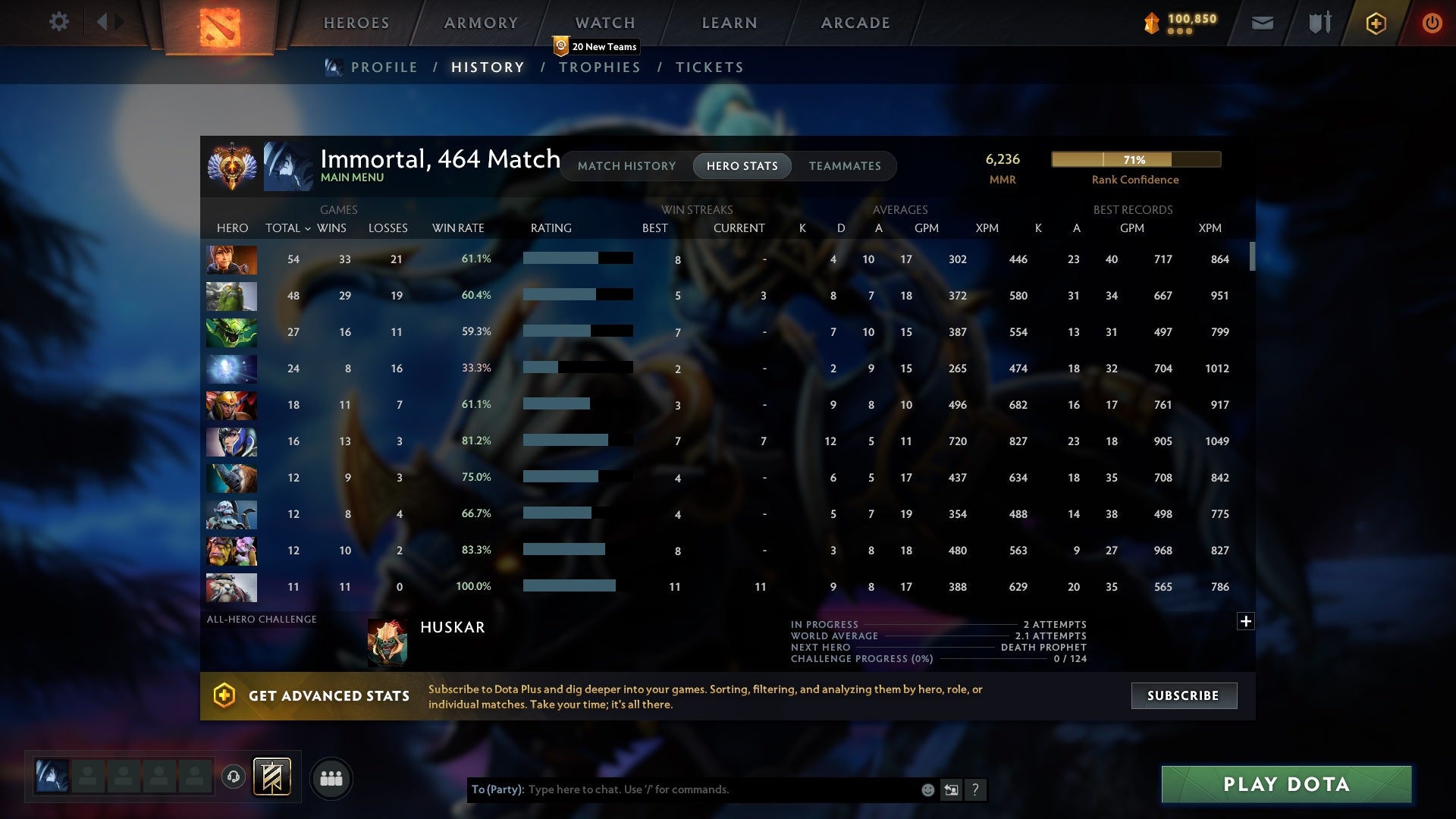Open the mail envelope notifications icon

tap(1263, 23)
